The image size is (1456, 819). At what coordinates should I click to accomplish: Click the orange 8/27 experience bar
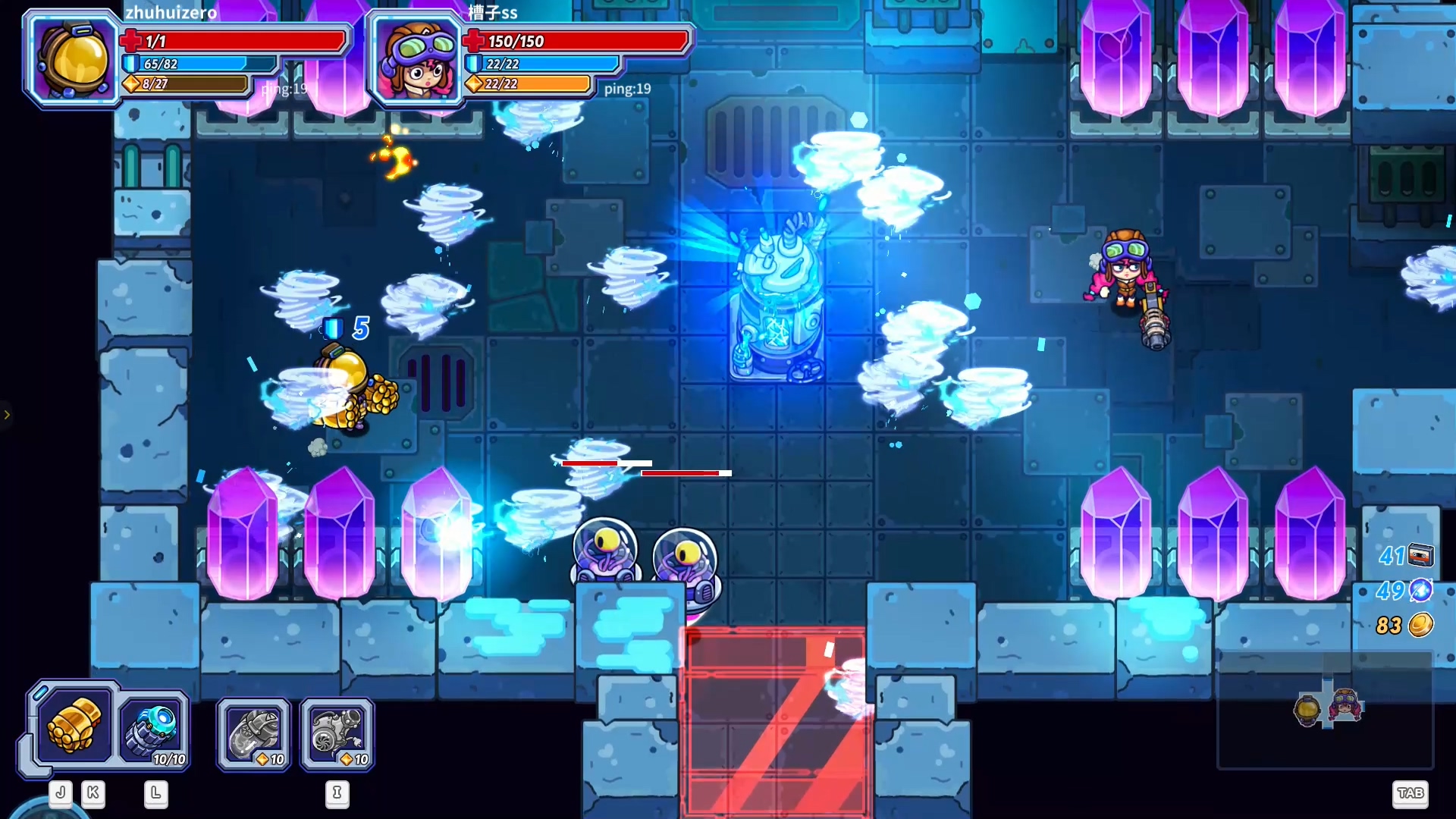pos(184,86)
